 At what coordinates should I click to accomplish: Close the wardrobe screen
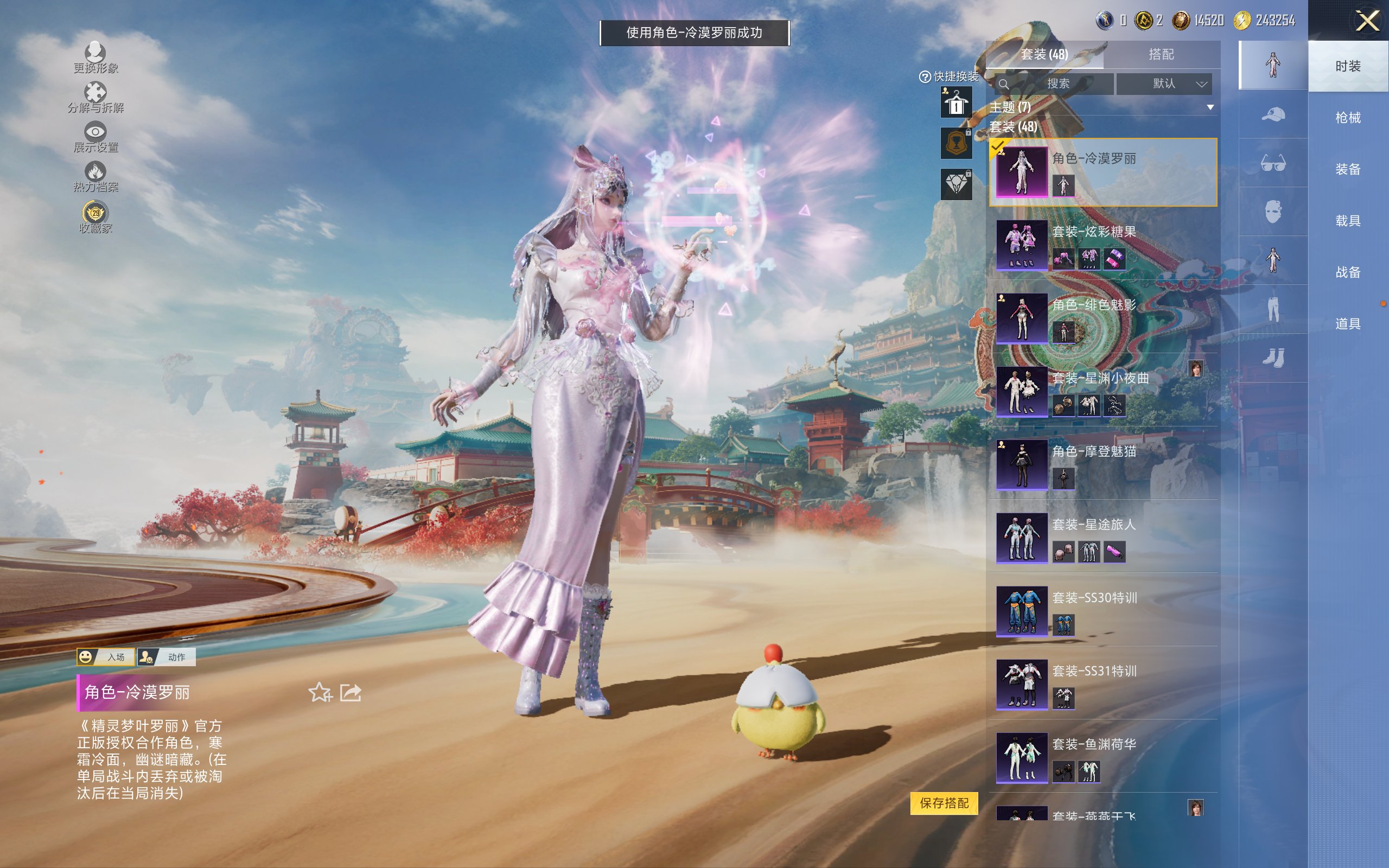[x=1367, y=21]
